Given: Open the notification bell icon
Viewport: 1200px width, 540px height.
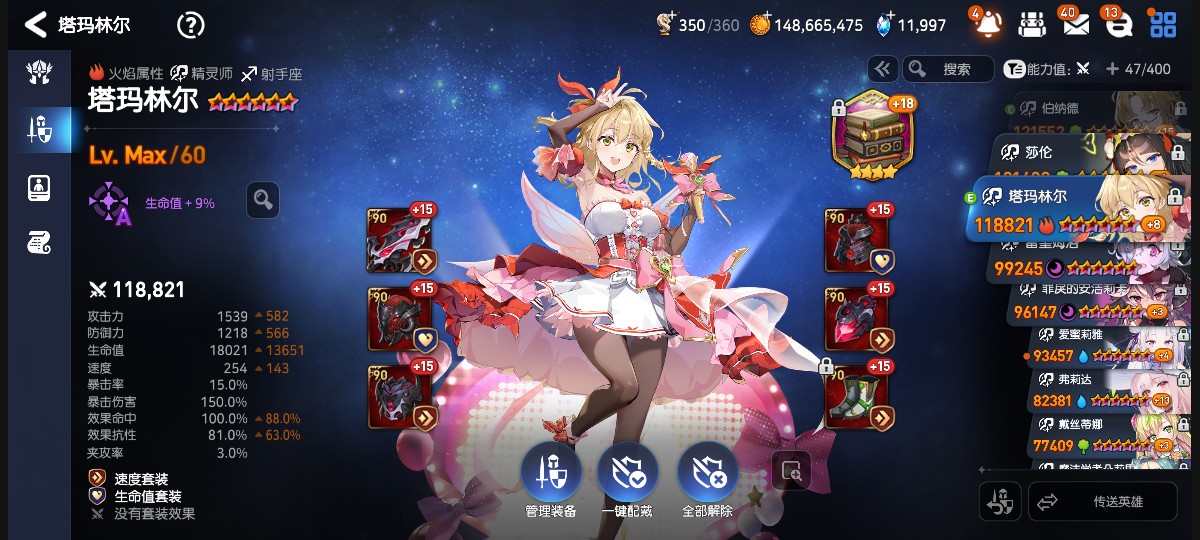Looking at the screenshot, I should coord(986,24).
